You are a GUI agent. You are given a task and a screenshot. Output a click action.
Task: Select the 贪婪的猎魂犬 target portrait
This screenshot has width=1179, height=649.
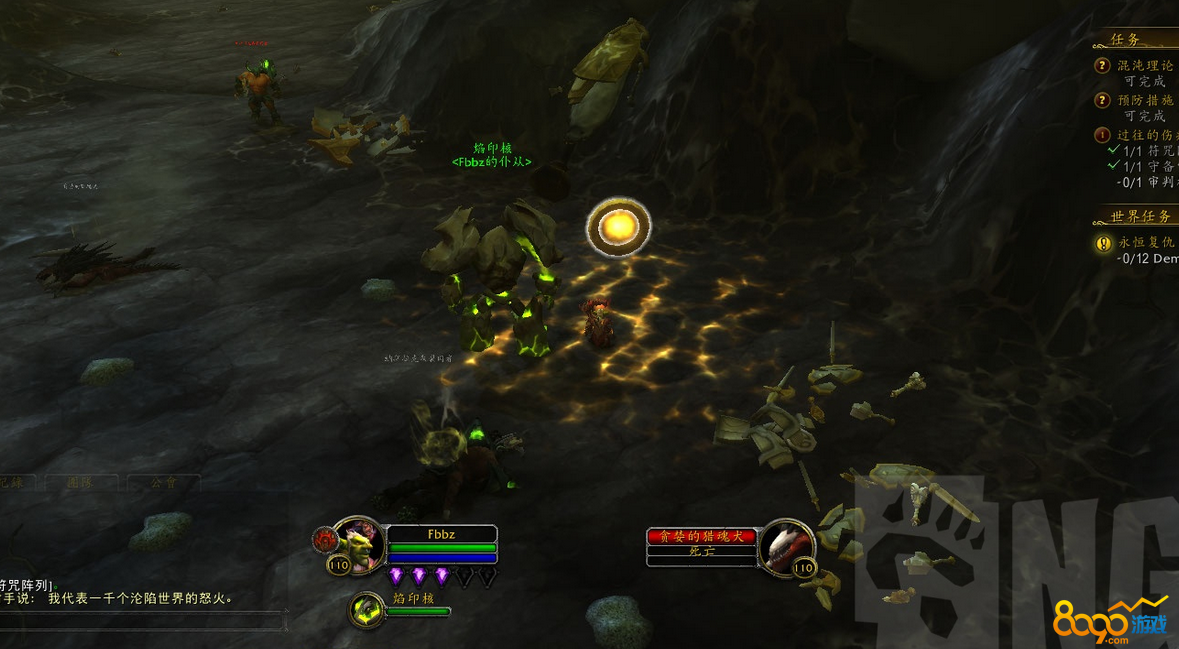click(x=785, y=545)
